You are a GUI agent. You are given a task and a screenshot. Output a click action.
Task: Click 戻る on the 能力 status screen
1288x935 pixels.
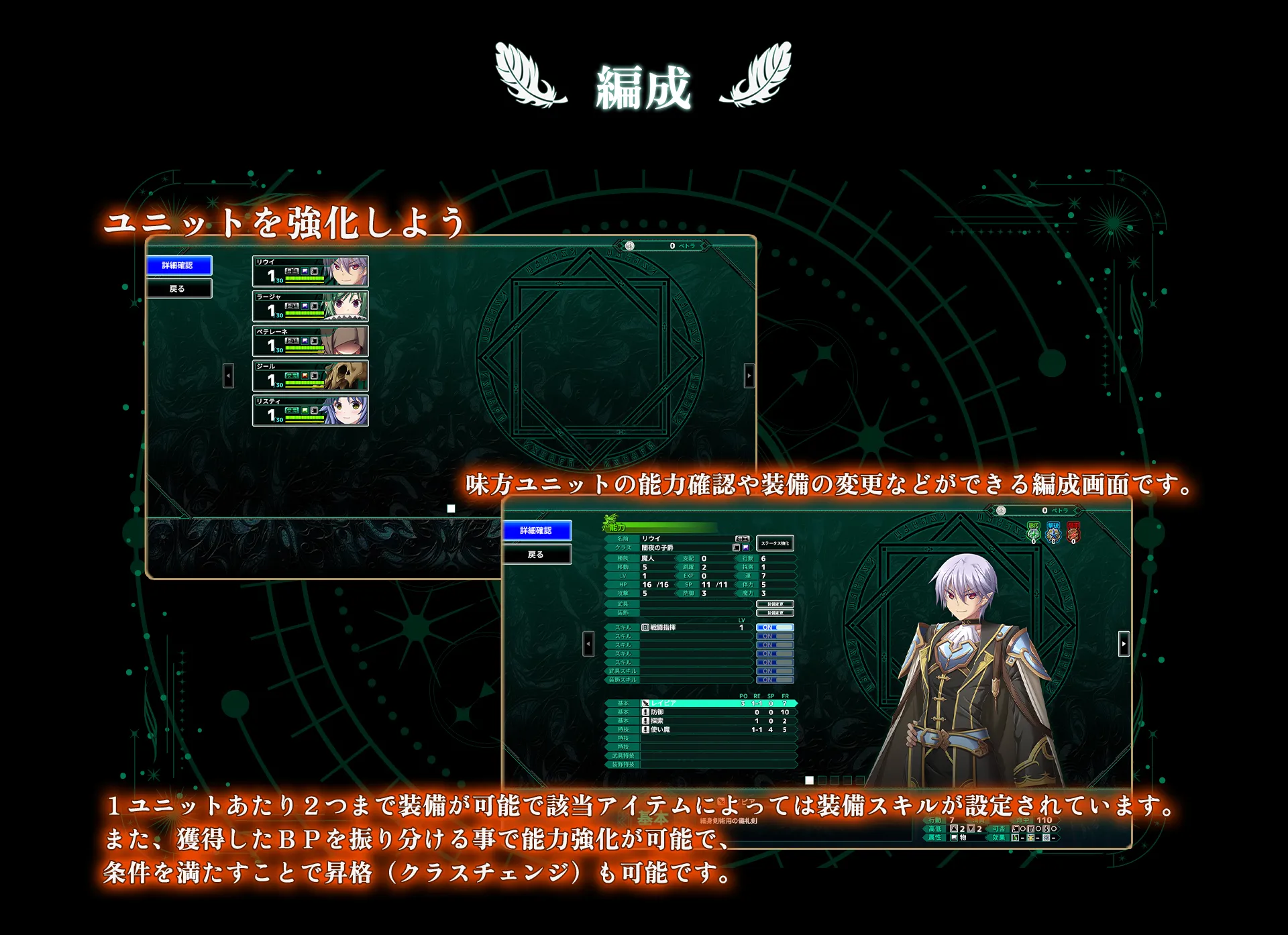pyautogui.click(x=537, y=555)
